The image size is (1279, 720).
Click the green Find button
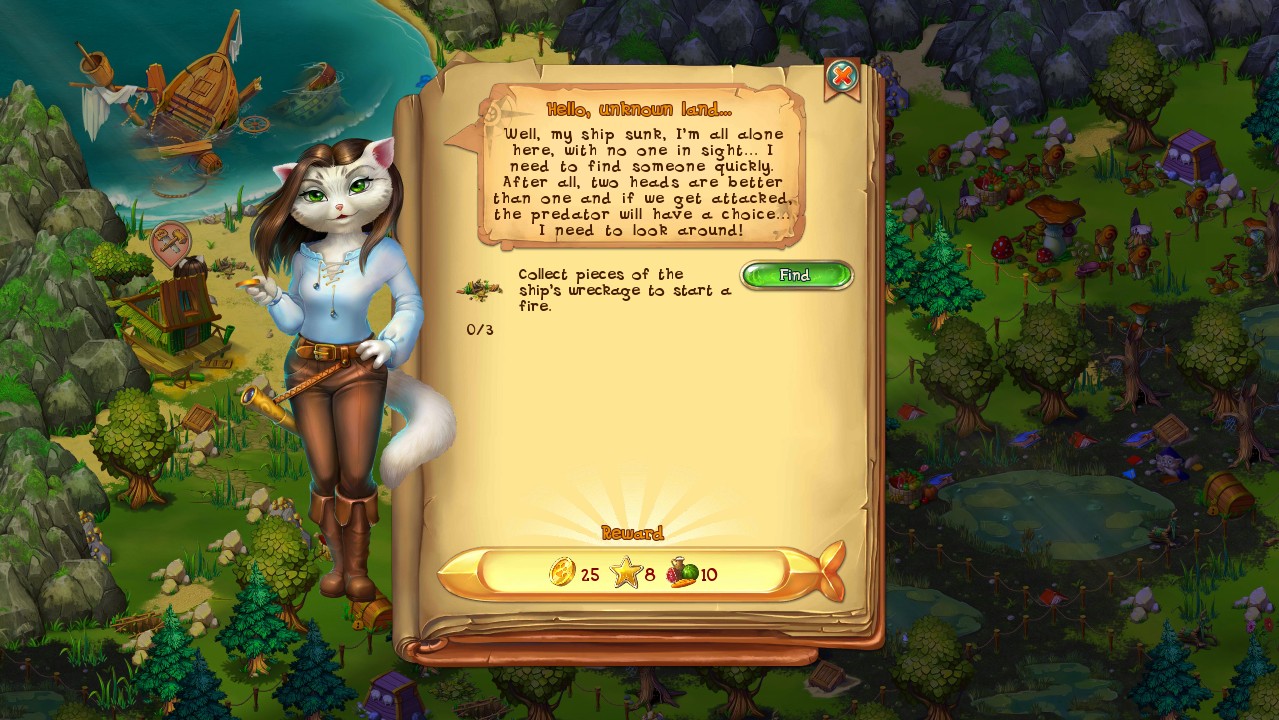coord(796,275)
